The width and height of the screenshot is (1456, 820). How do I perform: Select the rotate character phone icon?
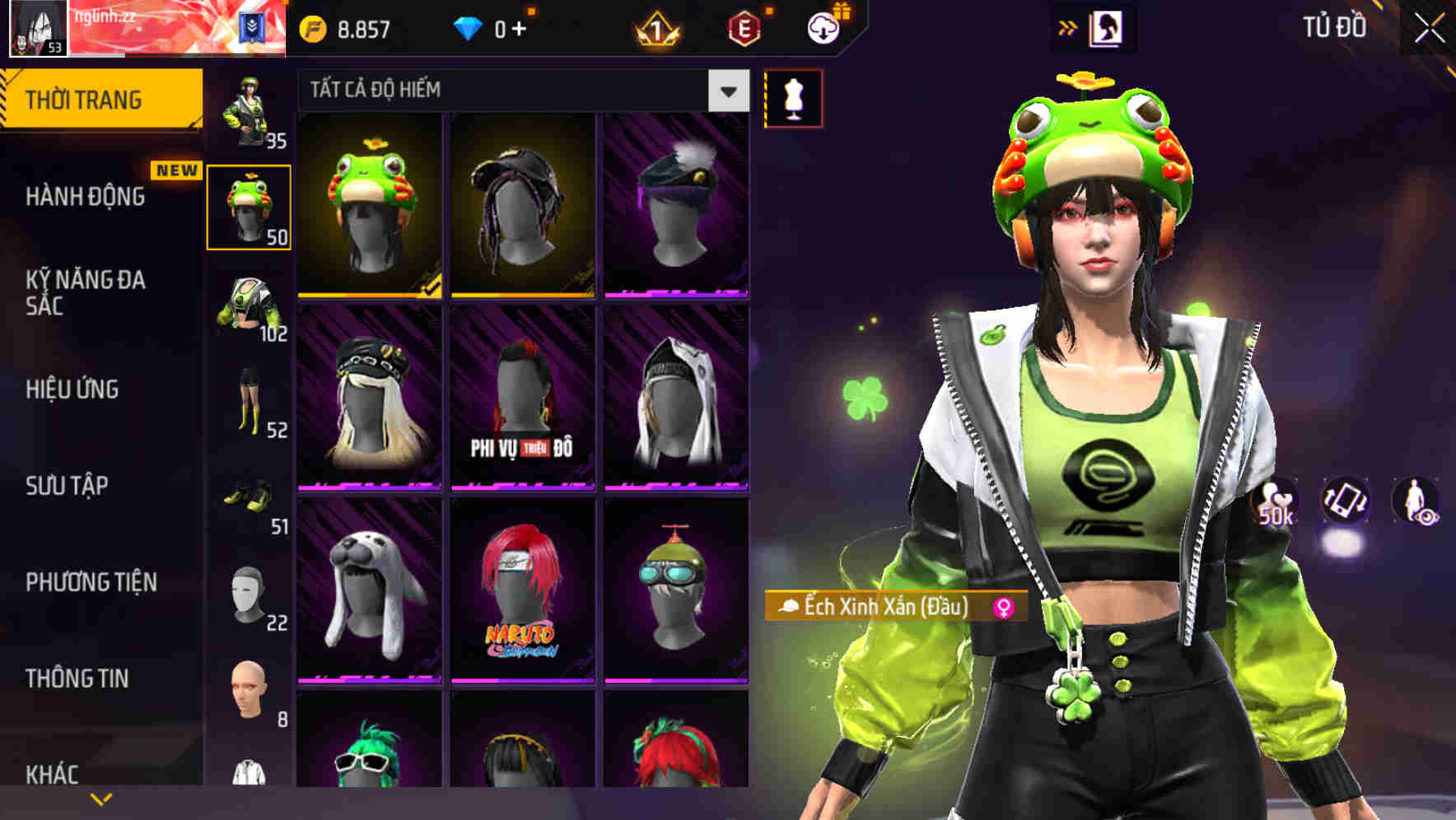tap(1345, 501)
